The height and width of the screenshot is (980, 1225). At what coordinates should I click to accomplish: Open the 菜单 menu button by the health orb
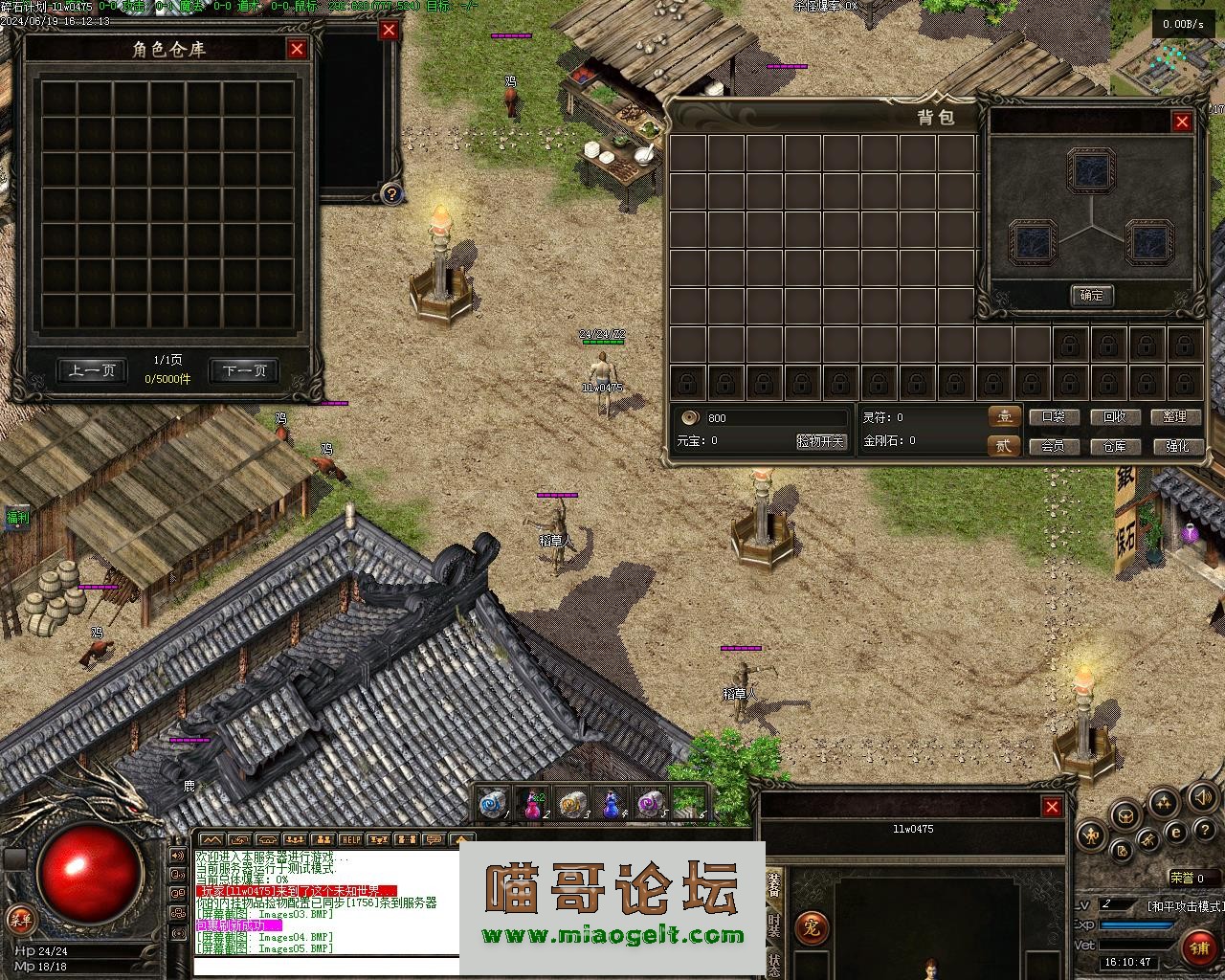click(19, 920)
